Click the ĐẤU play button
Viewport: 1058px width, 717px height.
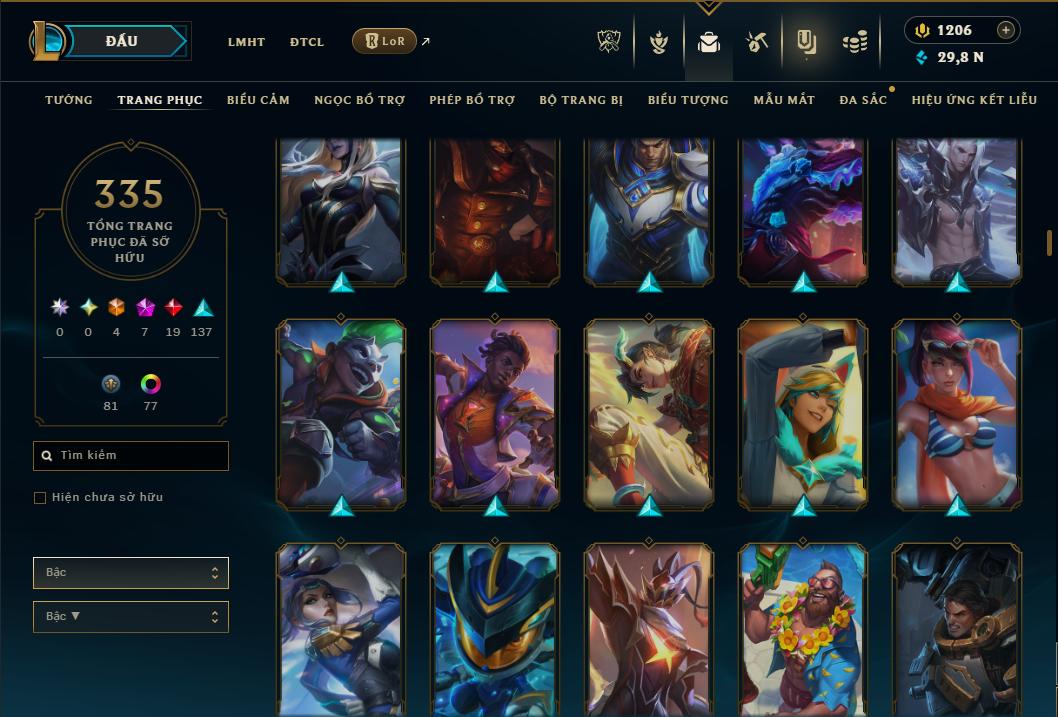point(122,41)
